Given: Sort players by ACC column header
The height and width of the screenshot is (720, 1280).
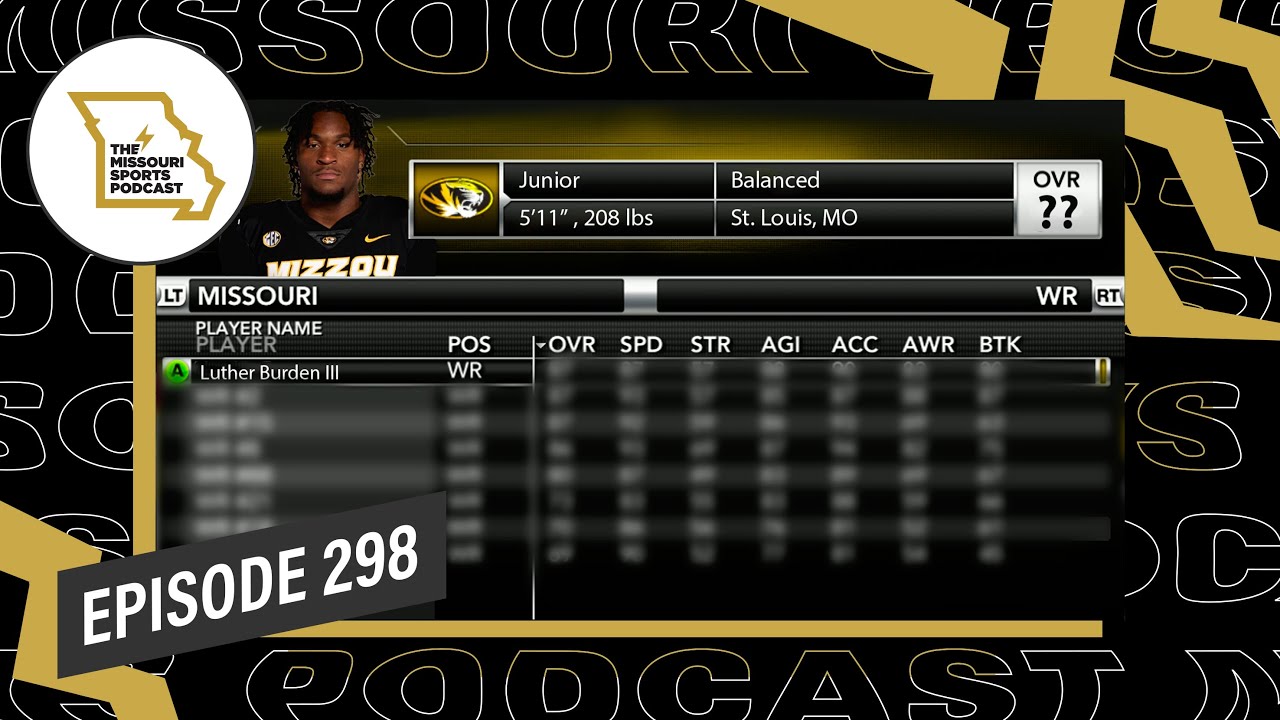Looking at the screenshot, I should point(855,345).
